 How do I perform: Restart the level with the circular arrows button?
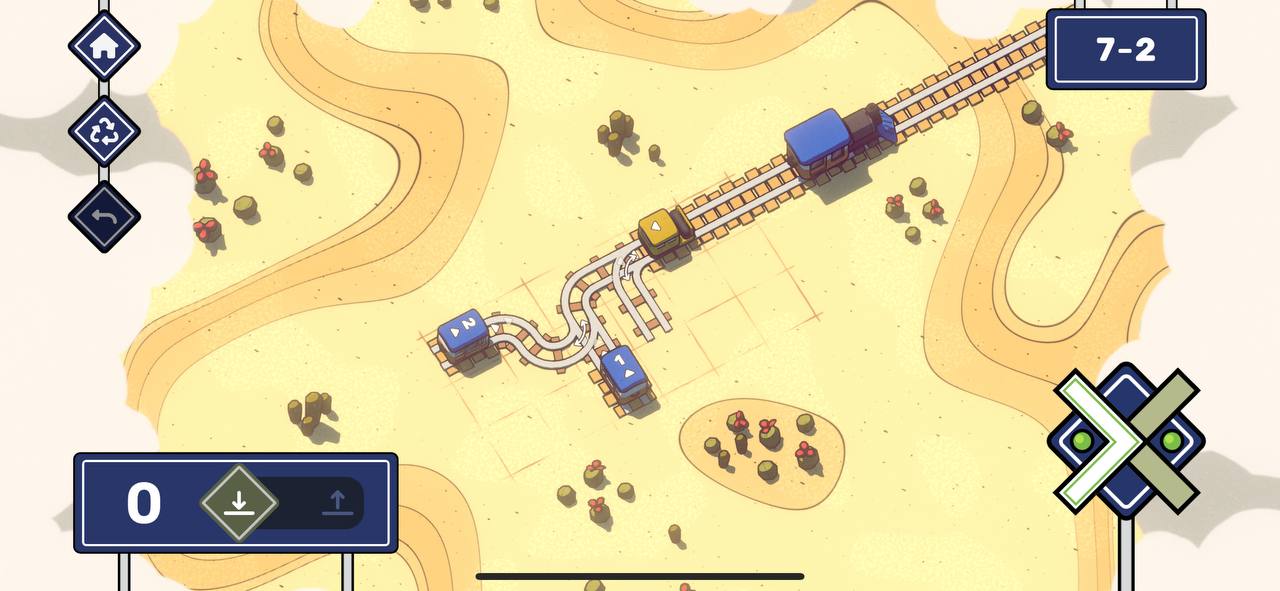coord(104,131)
